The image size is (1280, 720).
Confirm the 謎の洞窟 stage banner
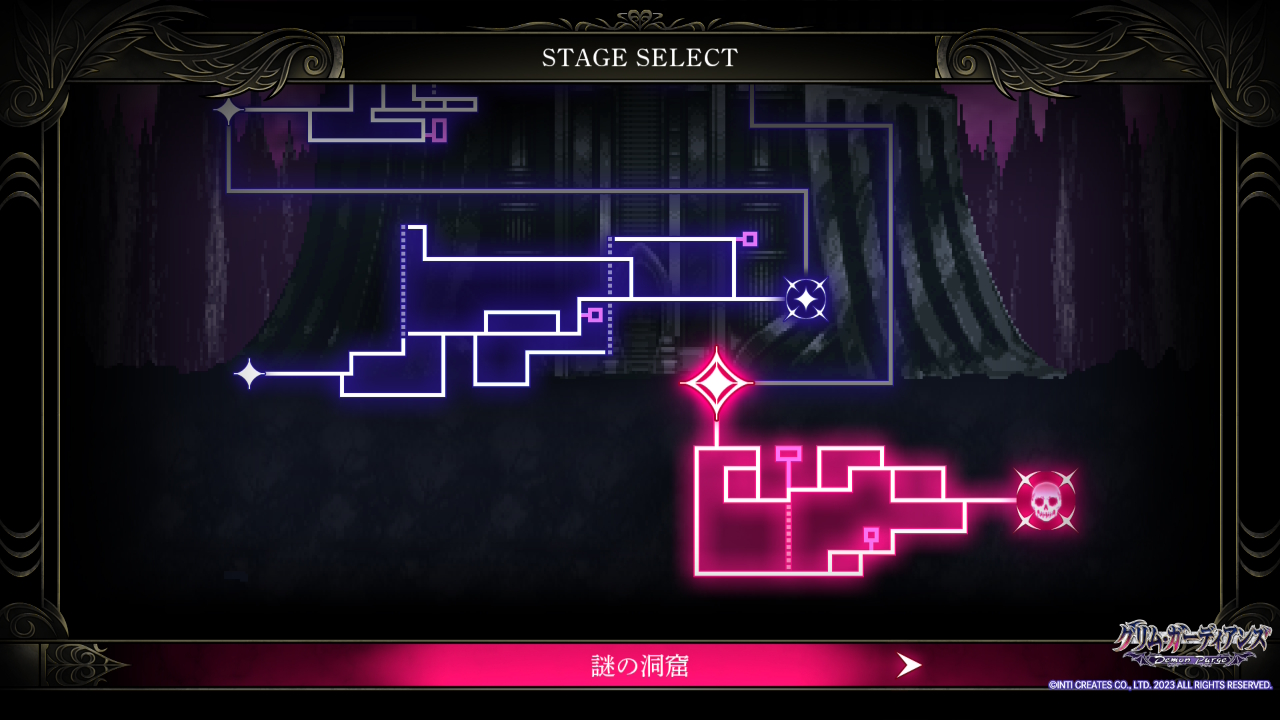pos(639,666)
